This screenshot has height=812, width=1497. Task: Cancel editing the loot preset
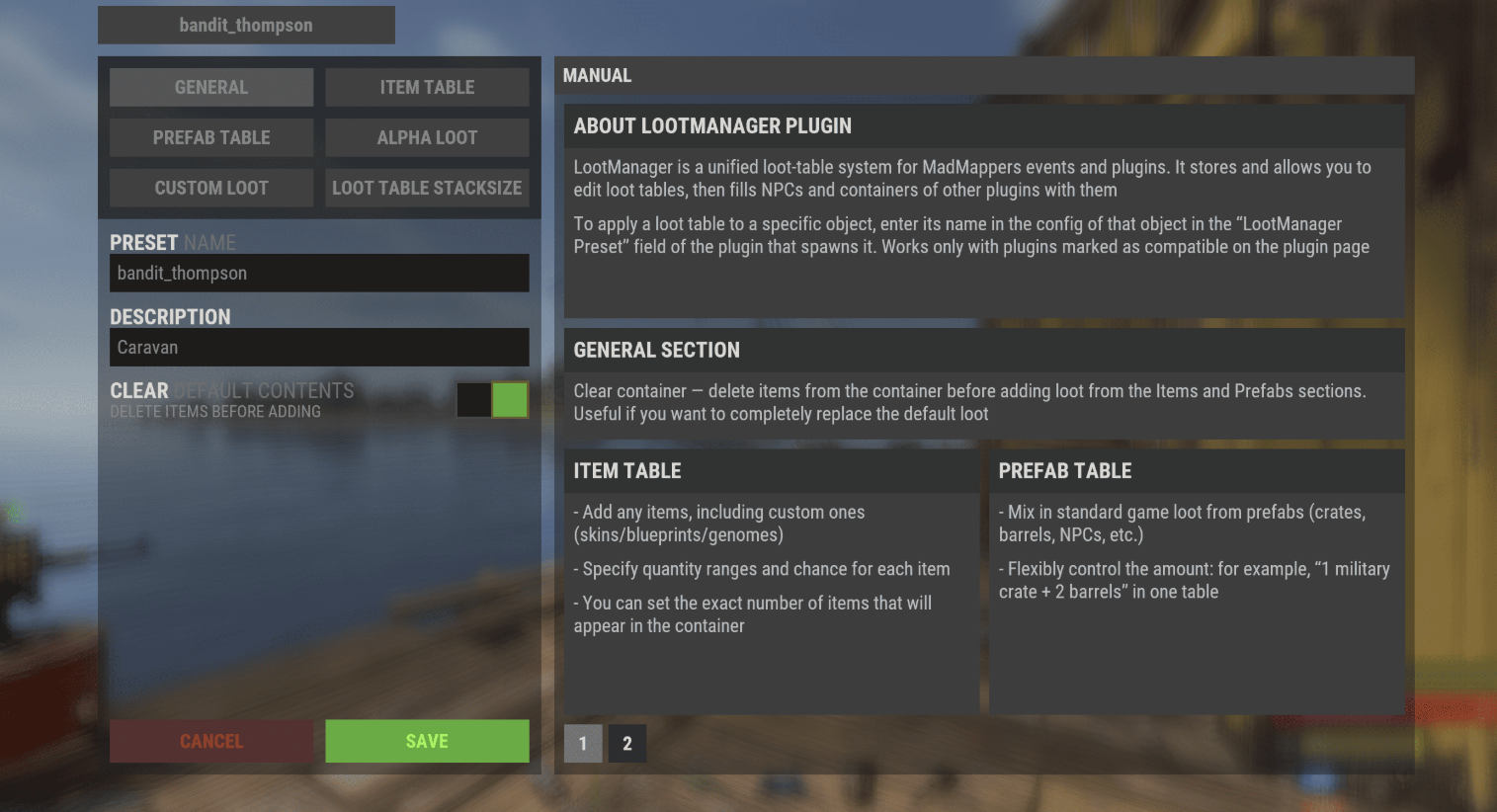point(211,741)
